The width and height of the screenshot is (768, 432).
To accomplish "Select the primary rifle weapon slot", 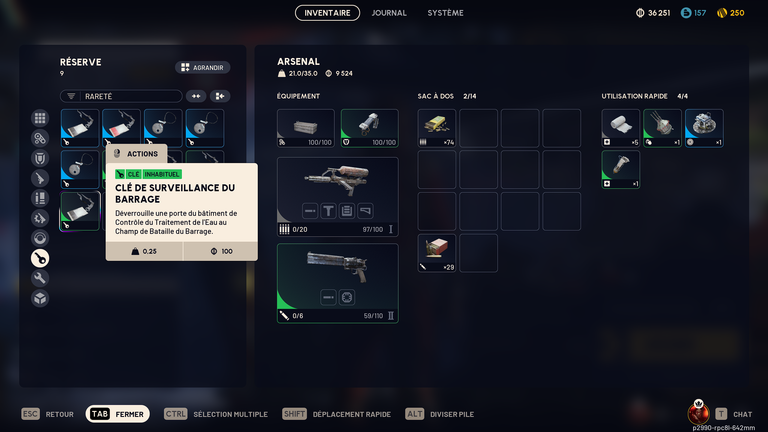I will pos(337,196).
